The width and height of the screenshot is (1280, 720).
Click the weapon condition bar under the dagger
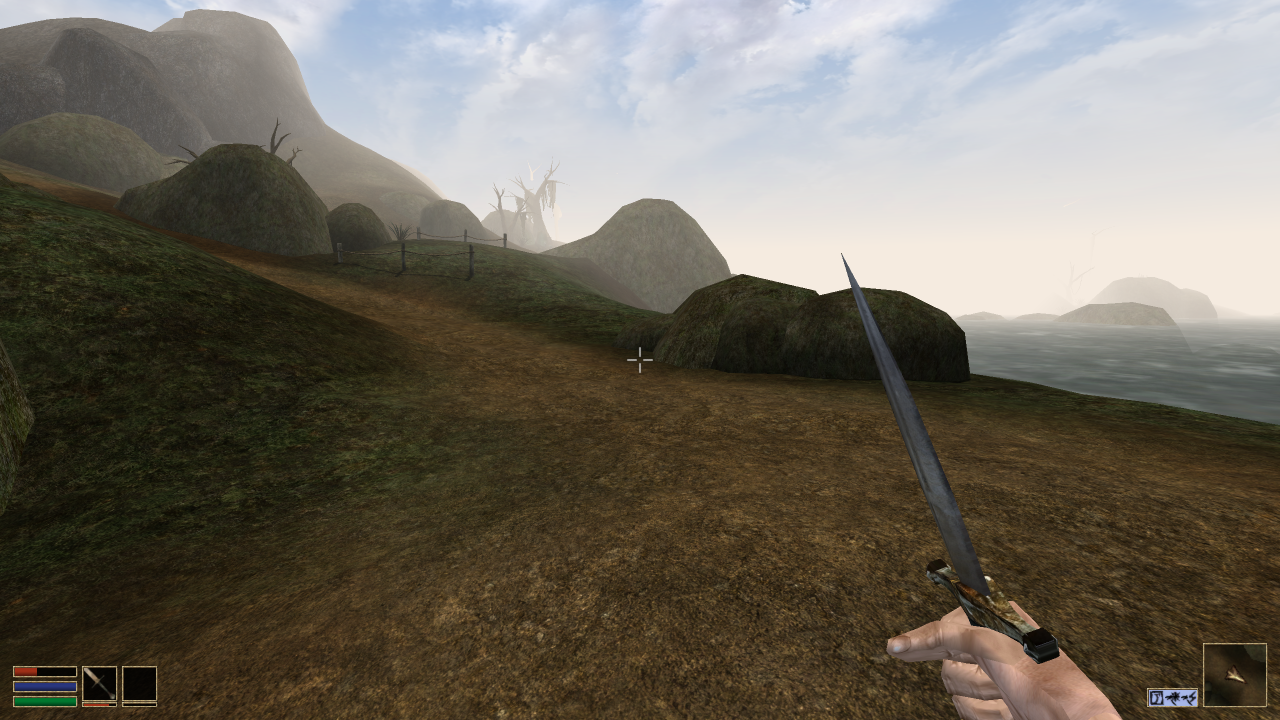98,705
